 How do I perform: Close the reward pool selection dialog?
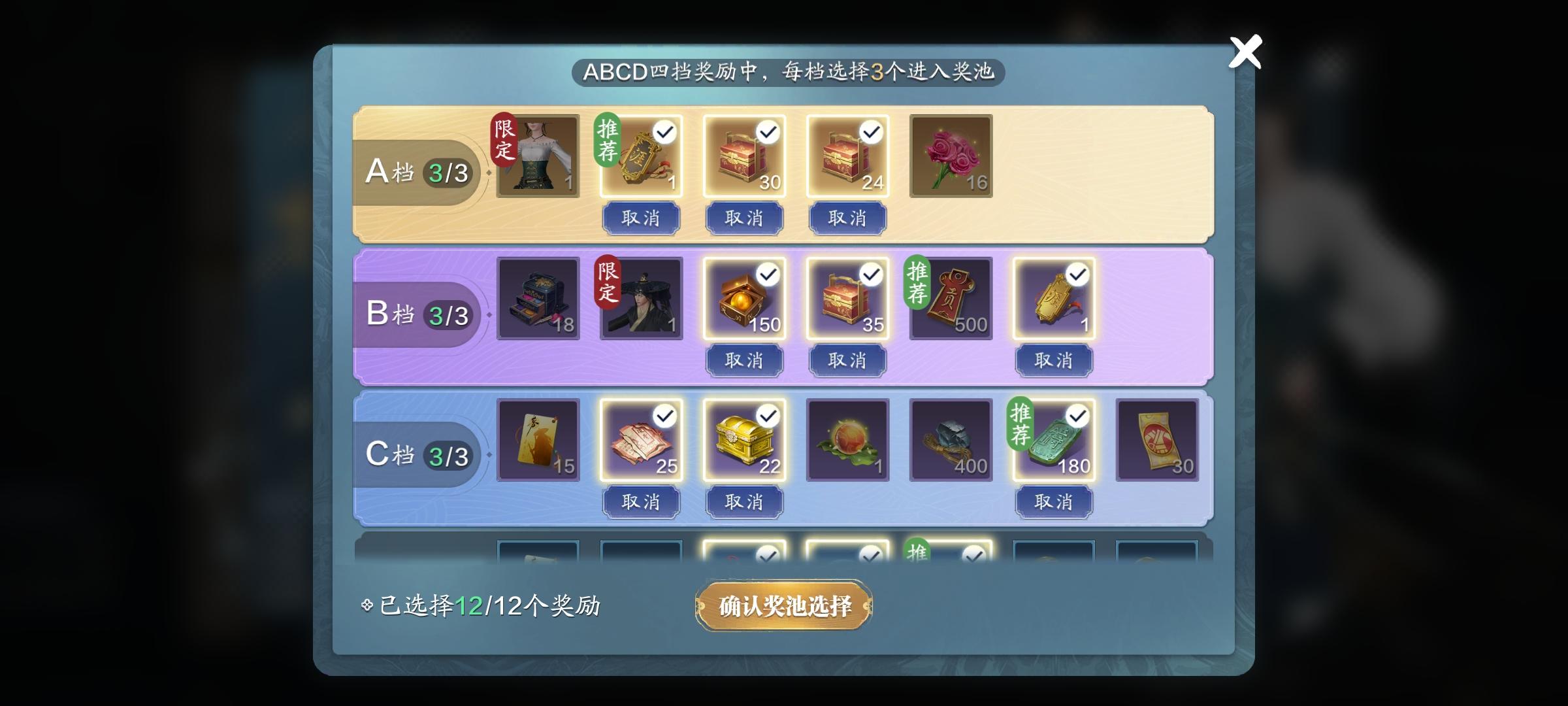pos(1246,52)
